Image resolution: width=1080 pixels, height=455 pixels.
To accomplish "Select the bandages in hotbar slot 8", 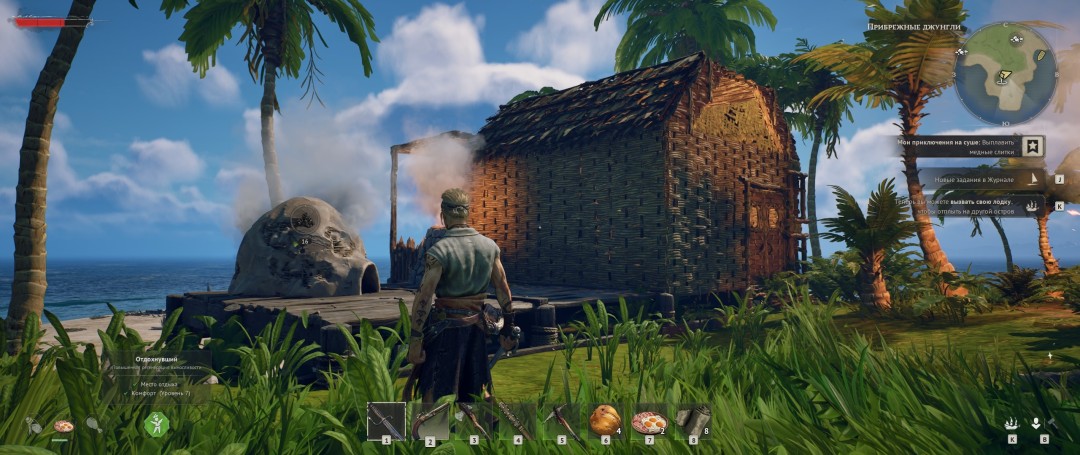I will pos(692,421).
